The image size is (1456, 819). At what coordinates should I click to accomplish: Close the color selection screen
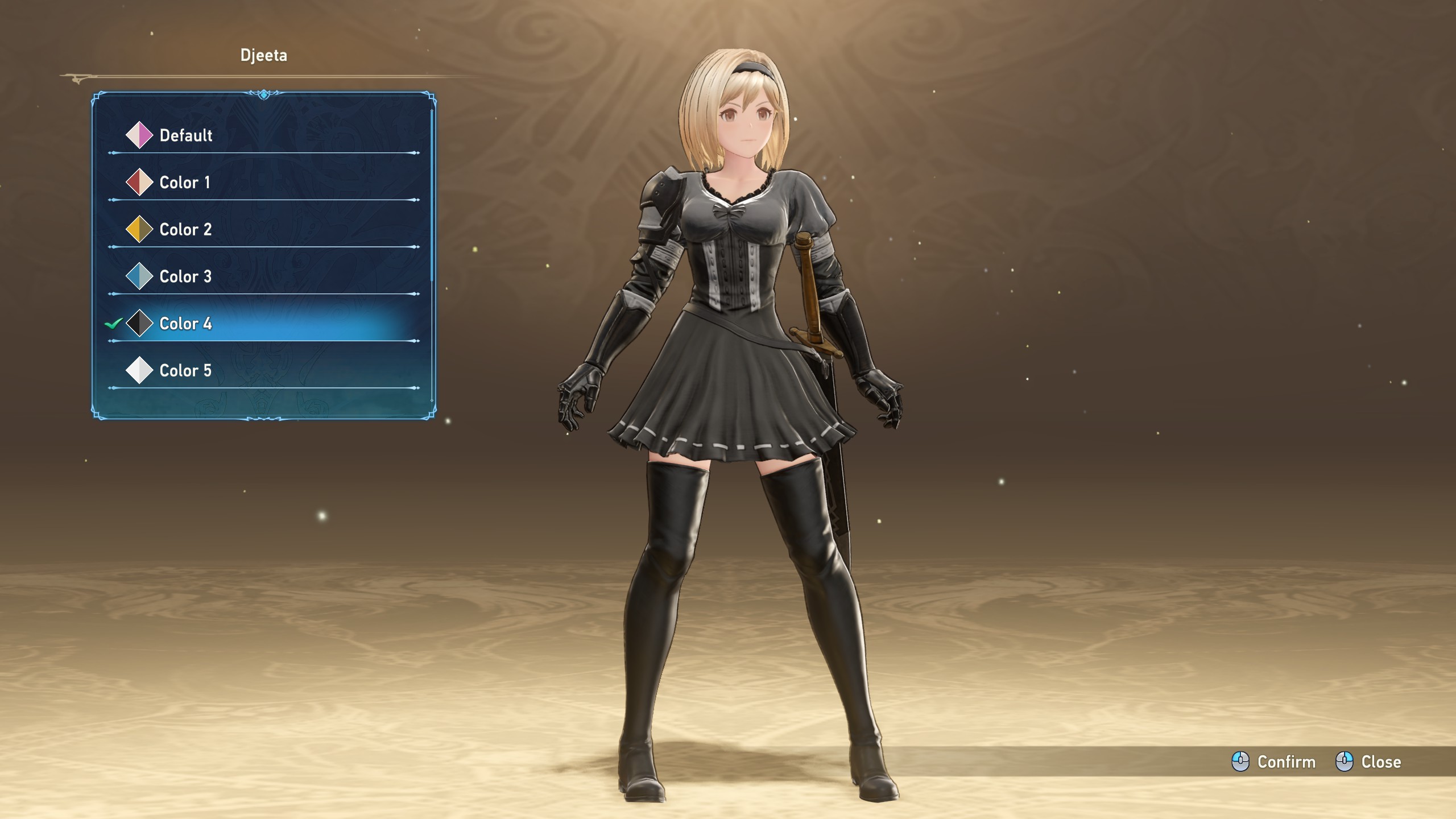pyautogui.click(x=1368, y=762)
